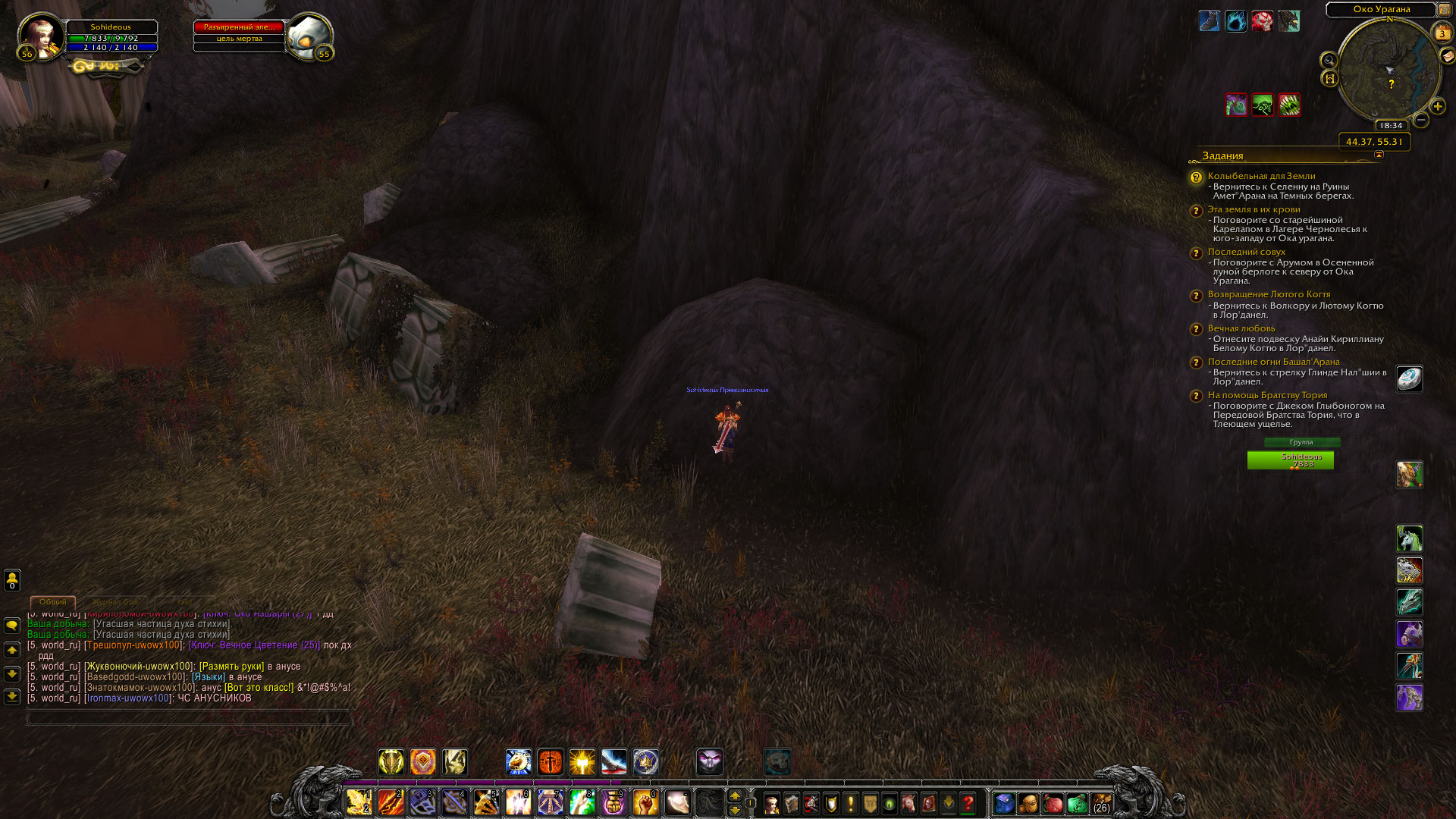1456x819 pixels.
Task: Zoom in the minimap with plus button
Action: click(x=1437, y=106)
